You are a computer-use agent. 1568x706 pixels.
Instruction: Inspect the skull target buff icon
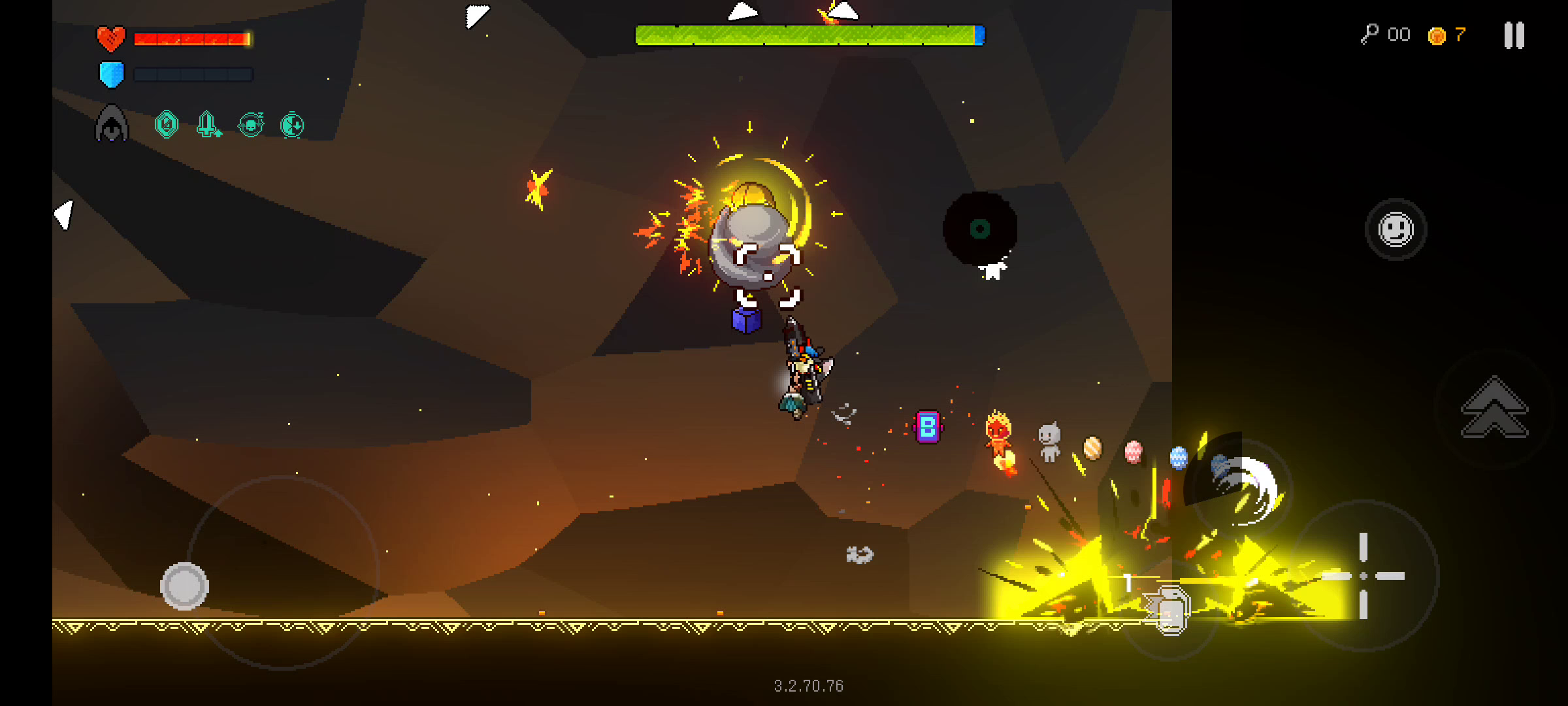coord(251,124)
